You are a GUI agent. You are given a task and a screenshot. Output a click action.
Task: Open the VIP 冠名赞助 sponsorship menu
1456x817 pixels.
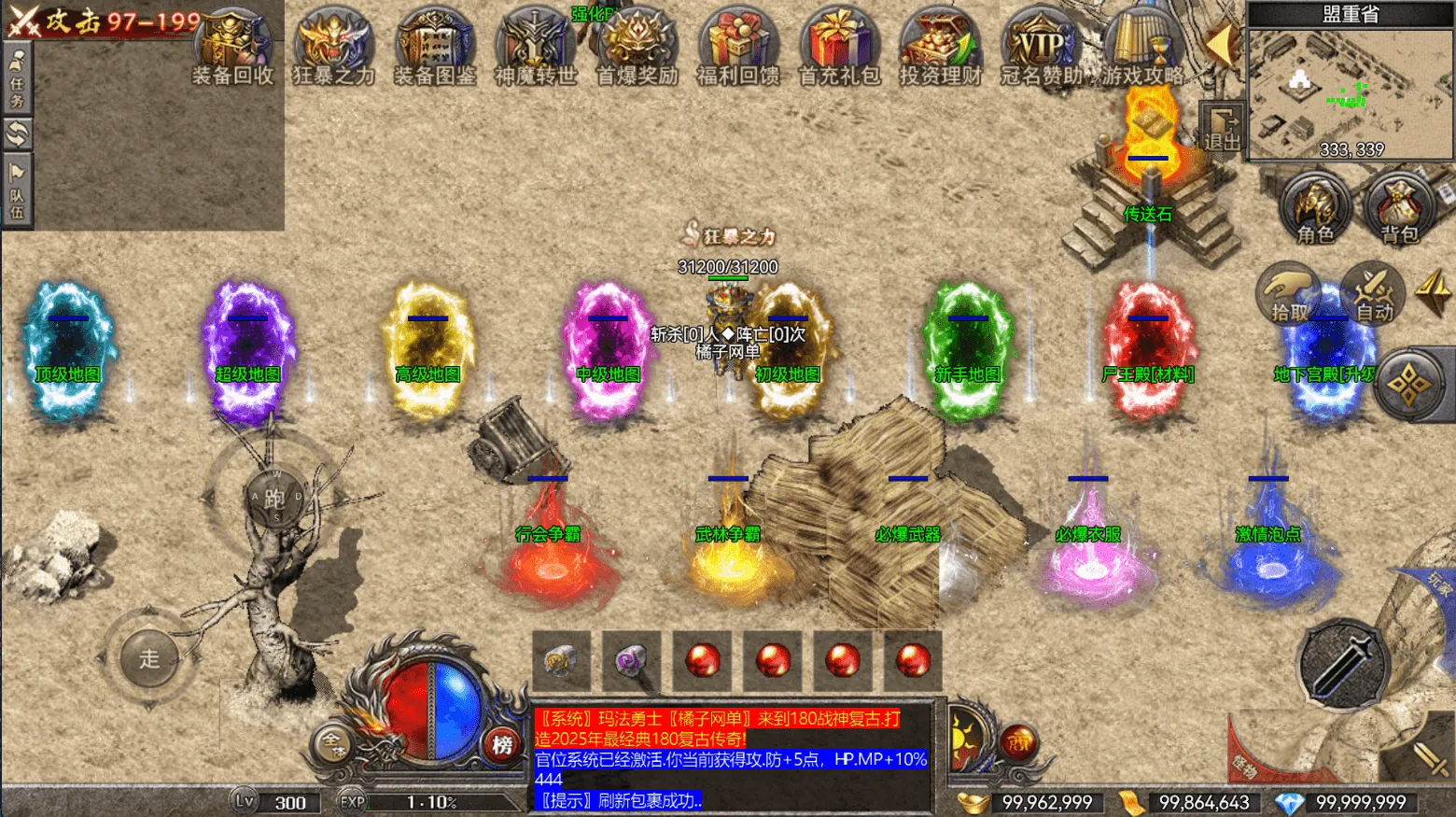click(x=1041, y=49)
